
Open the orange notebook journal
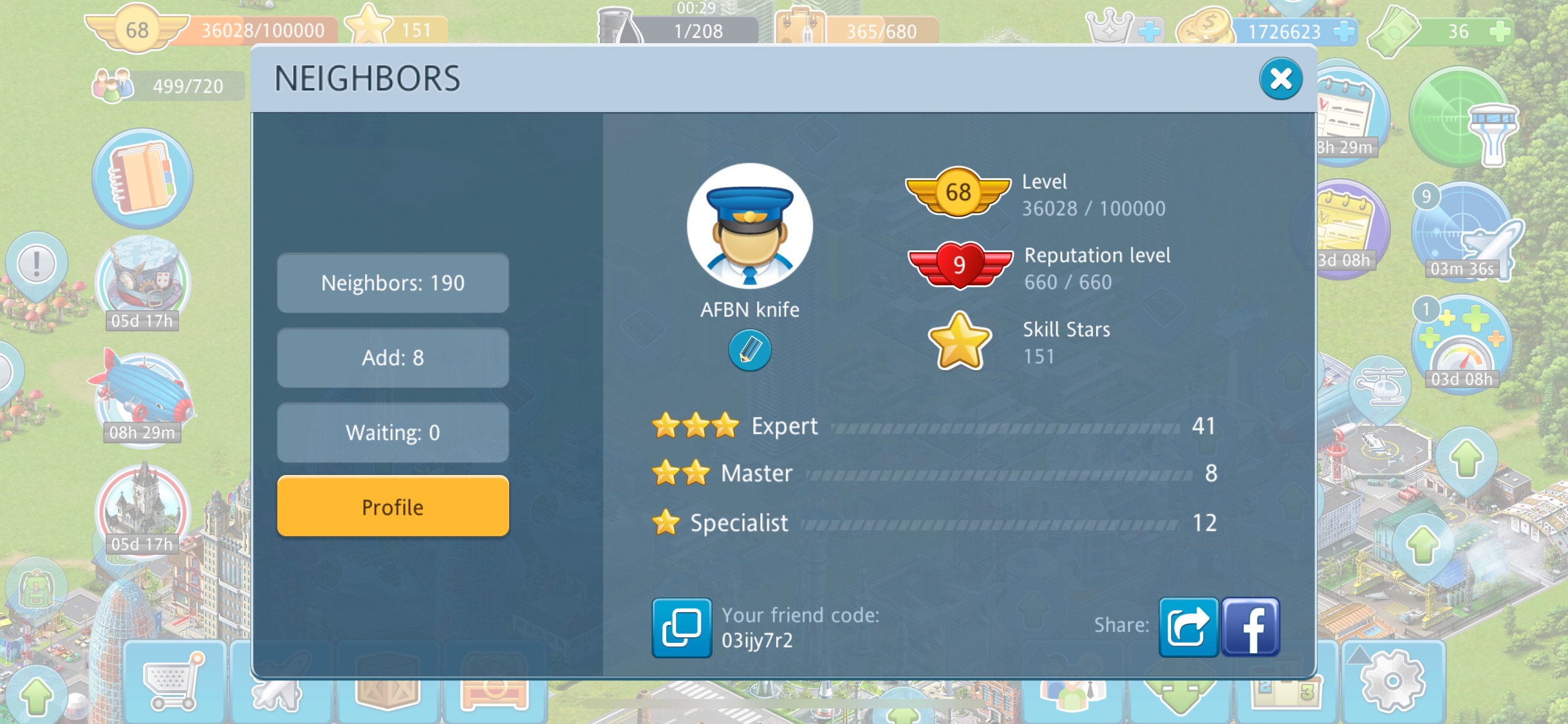(142, 178)
